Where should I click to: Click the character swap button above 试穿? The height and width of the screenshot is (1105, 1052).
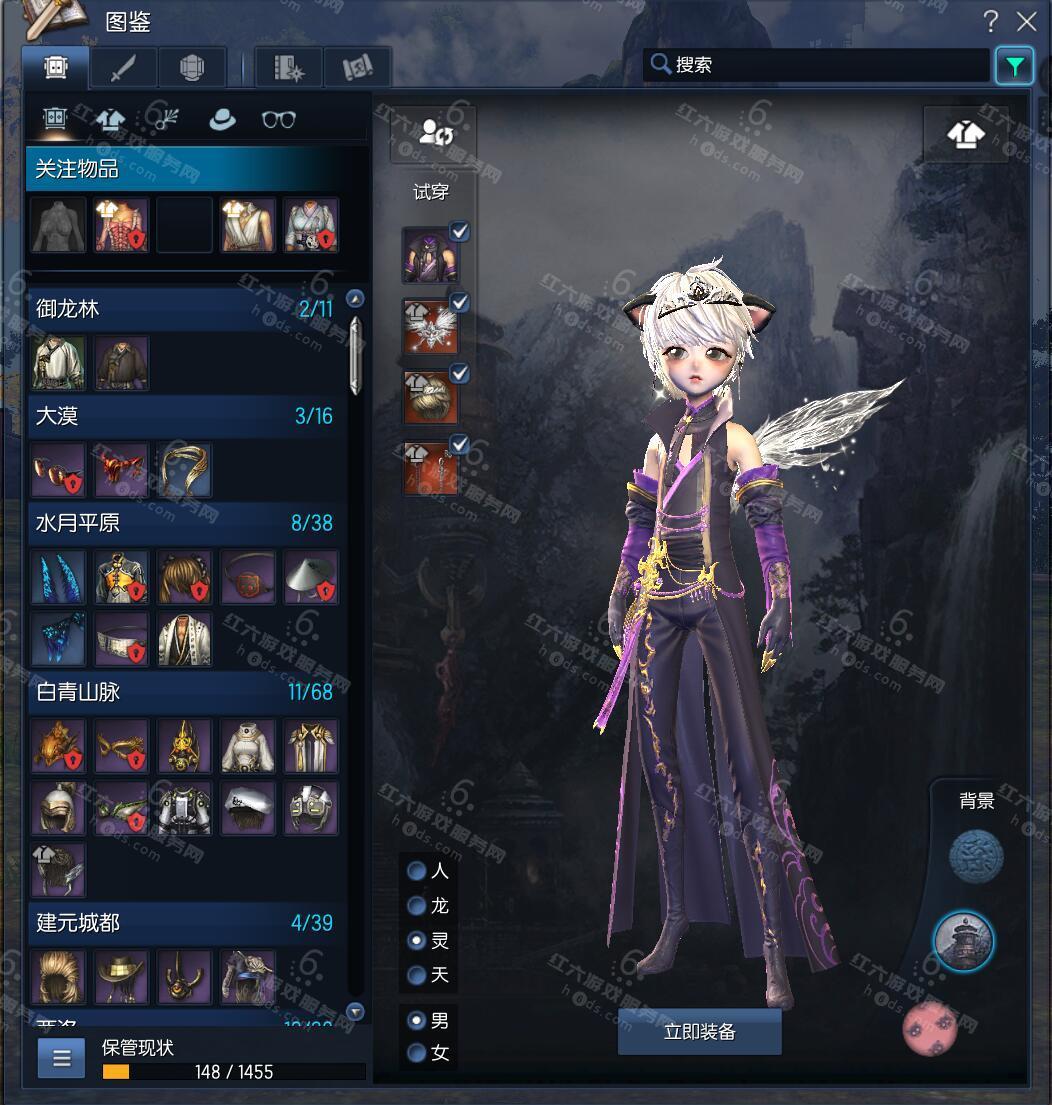pyautogui.click(x=433, y=133)
